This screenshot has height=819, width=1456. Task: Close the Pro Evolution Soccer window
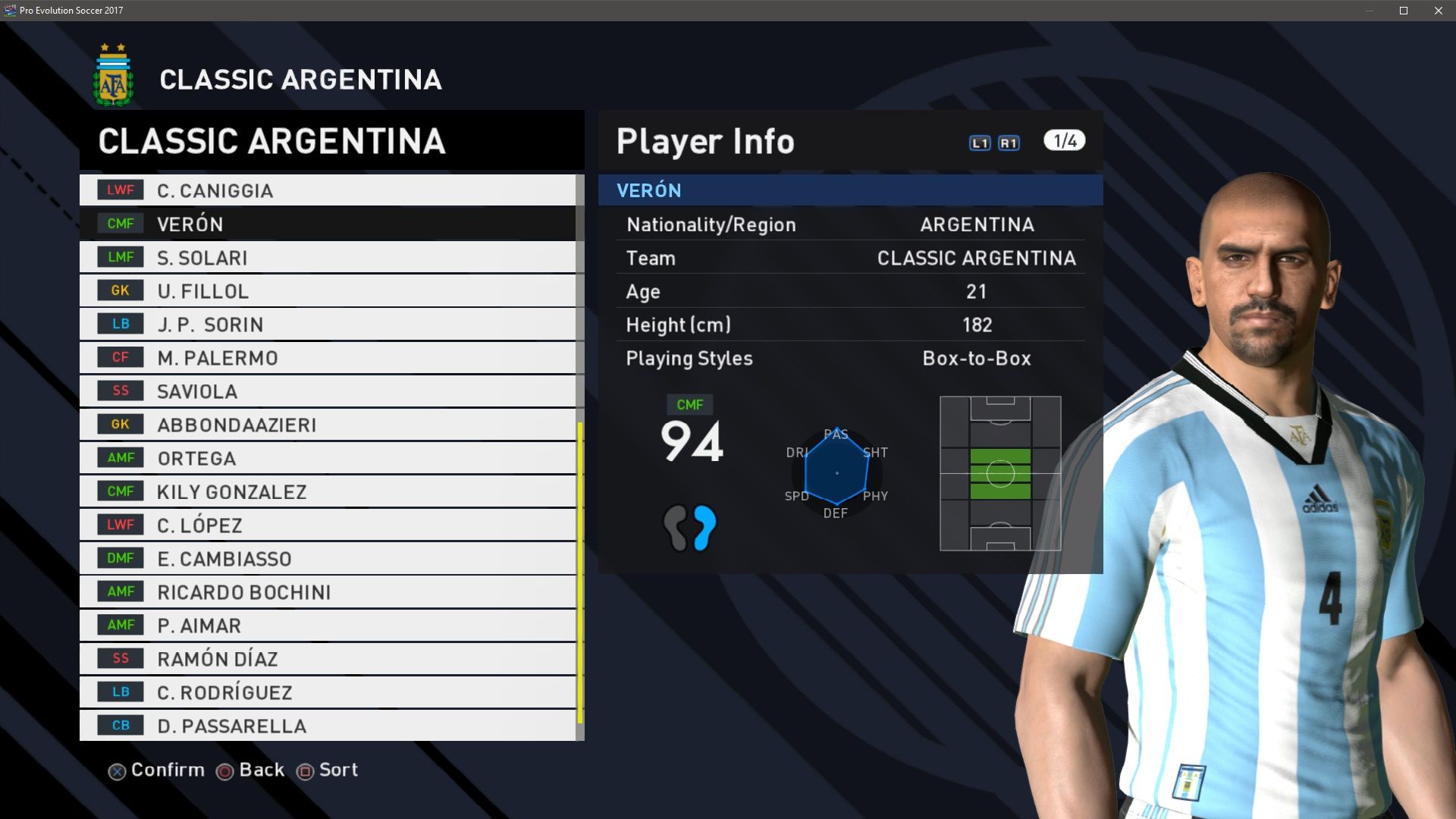[1438, 11]
